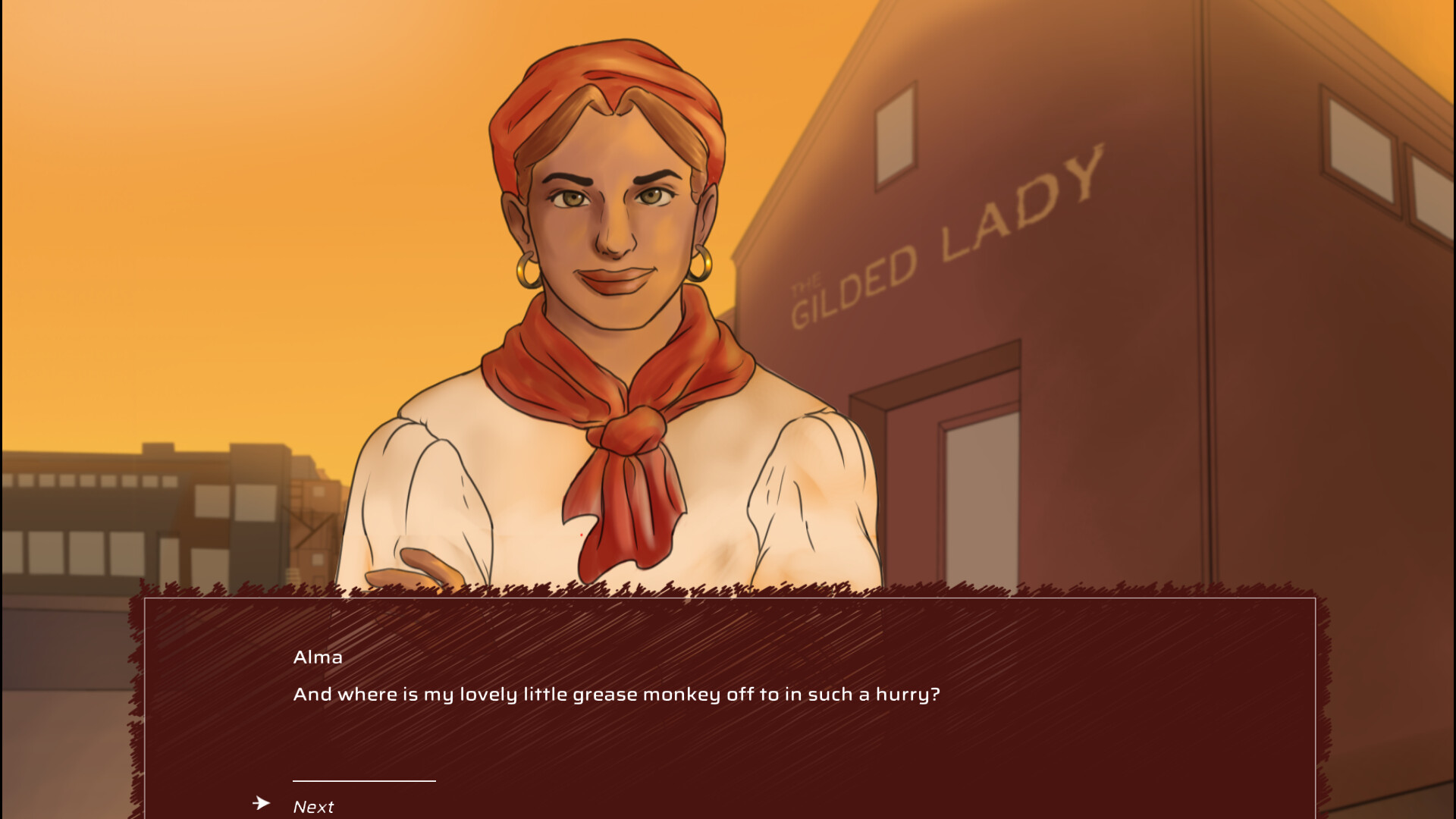
Task: Click the Next link under the divider
Action: (313, 805)
